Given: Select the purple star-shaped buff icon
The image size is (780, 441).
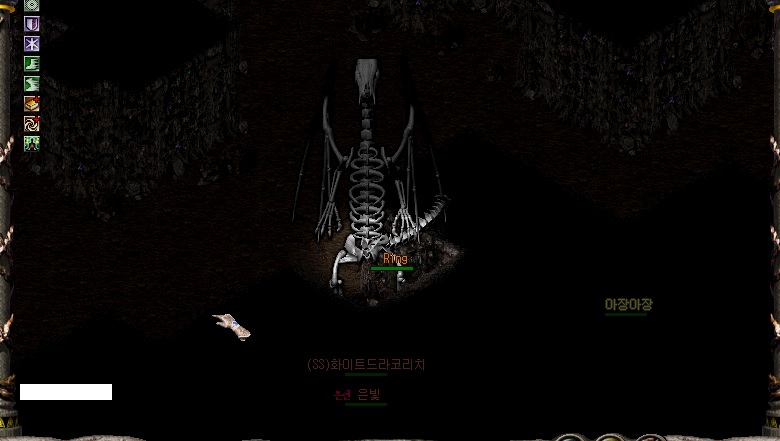Looking at the screenshot, I should 32,44.
